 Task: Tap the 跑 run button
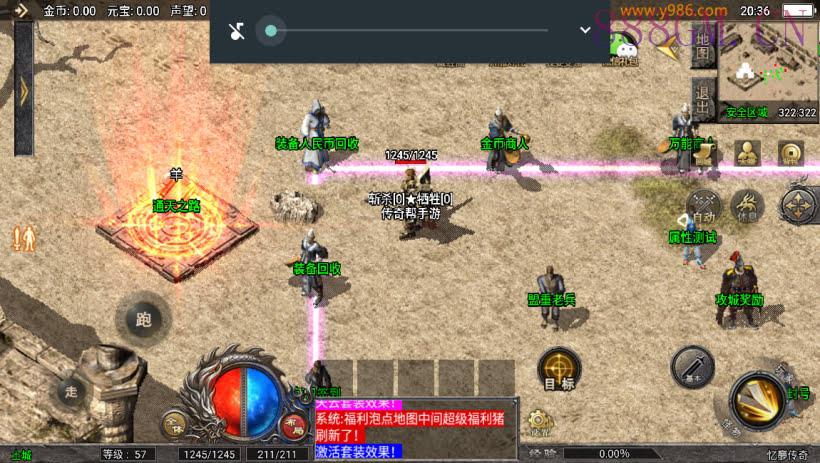(142, 320)
